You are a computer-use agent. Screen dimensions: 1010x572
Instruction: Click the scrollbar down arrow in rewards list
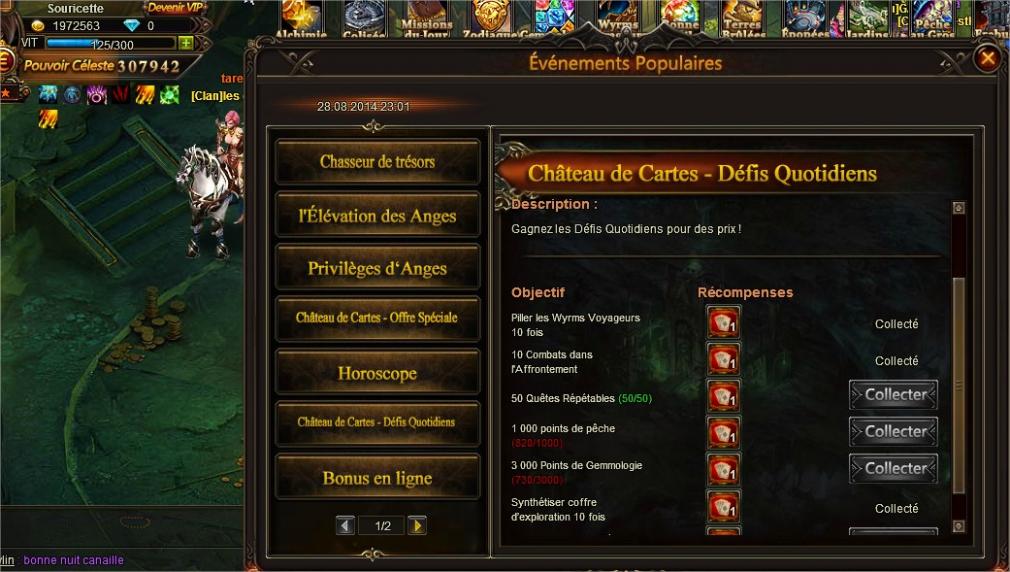959,526
